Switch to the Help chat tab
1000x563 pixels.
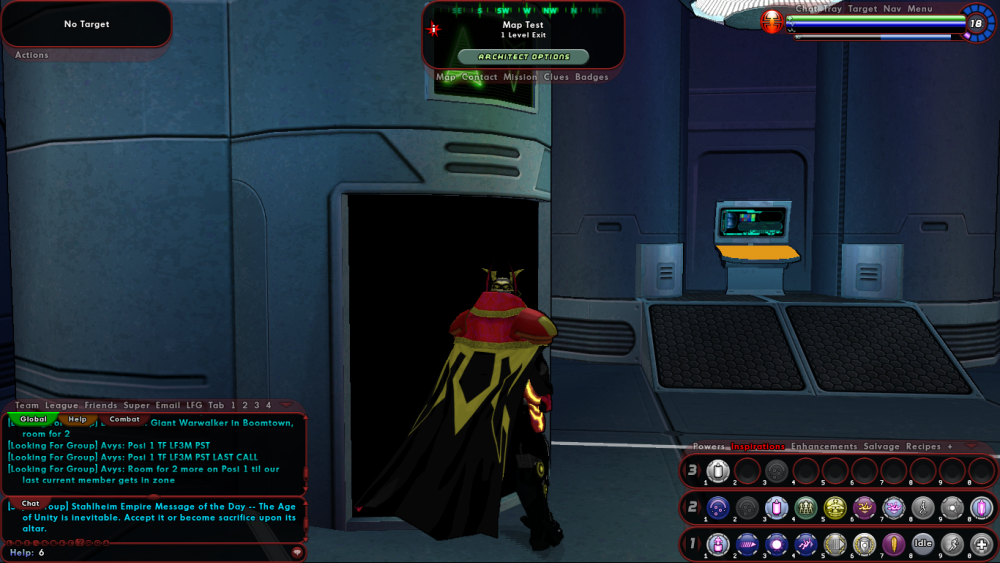point(77,419)
